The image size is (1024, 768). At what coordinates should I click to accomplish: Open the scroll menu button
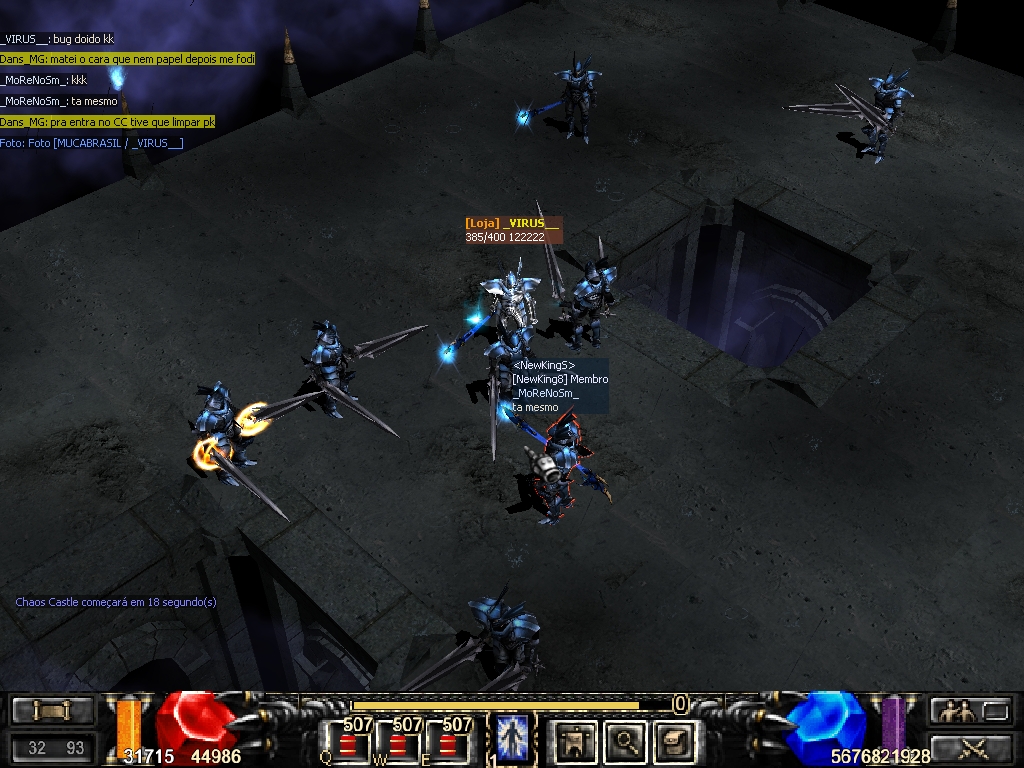click(x=52, y=711)
